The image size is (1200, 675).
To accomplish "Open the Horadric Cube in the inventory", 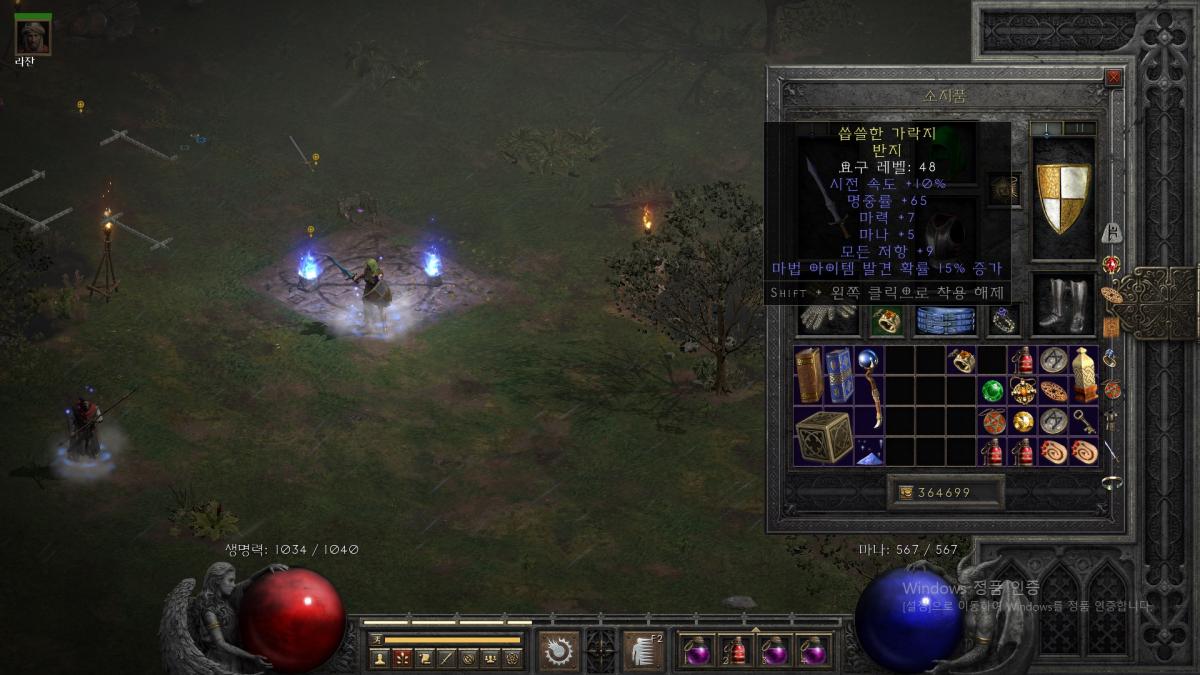I will click(x=824, y=436).
